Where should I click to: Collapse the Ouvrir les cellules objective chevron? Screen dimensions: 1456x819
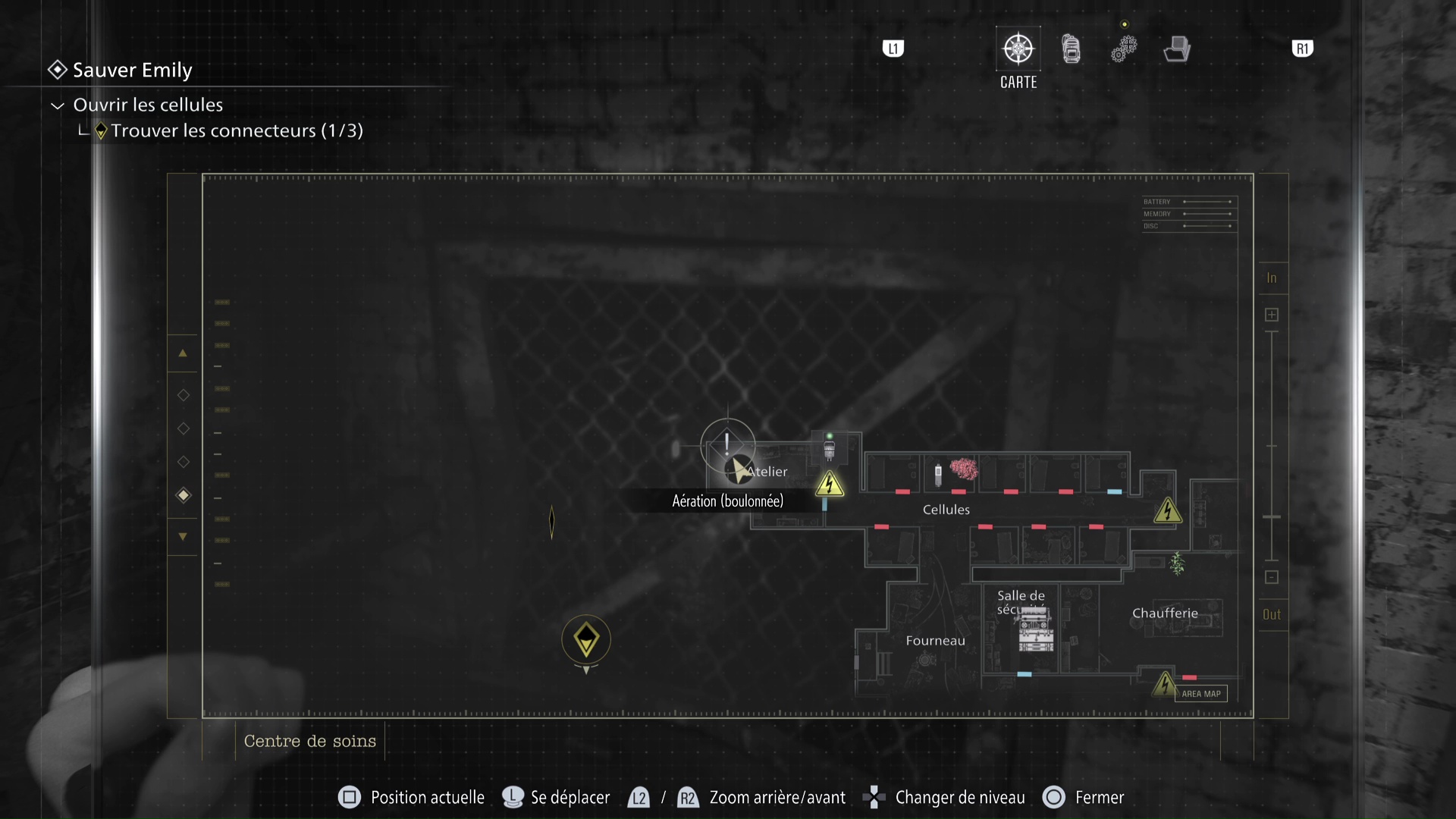[x=56, y=105]
